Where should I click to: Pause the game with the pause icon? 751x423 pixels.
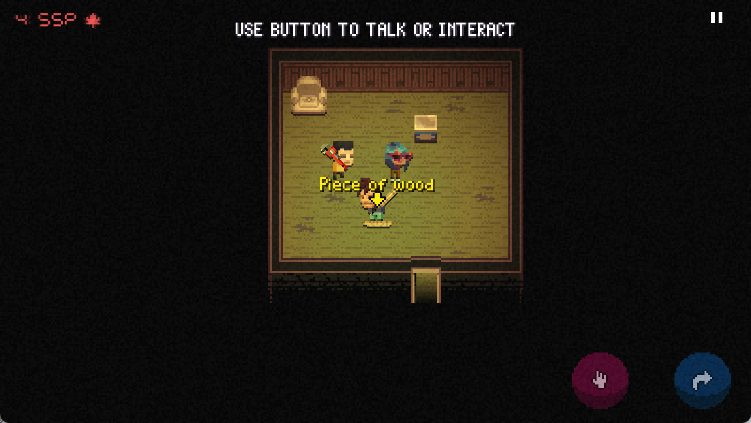click(716, 17)
